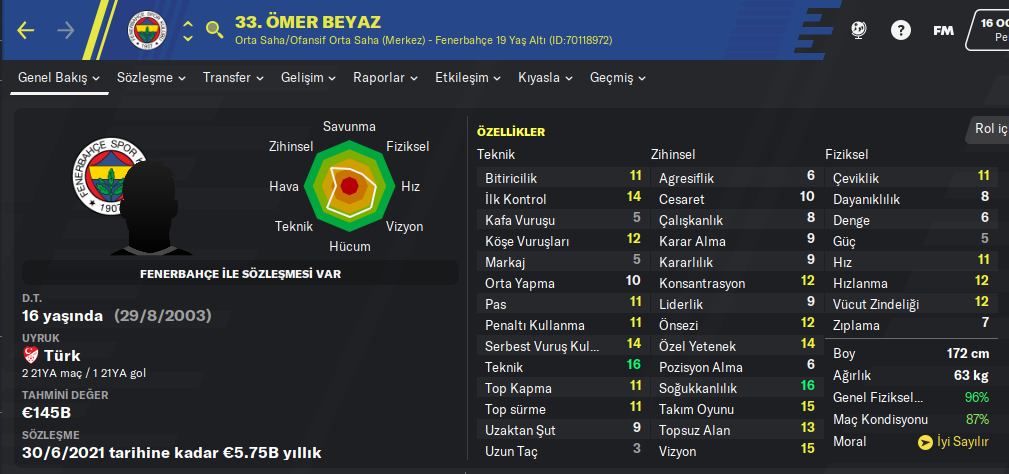Click the globe icon in top bar
Screen dimensions: 1009x474
858,30
